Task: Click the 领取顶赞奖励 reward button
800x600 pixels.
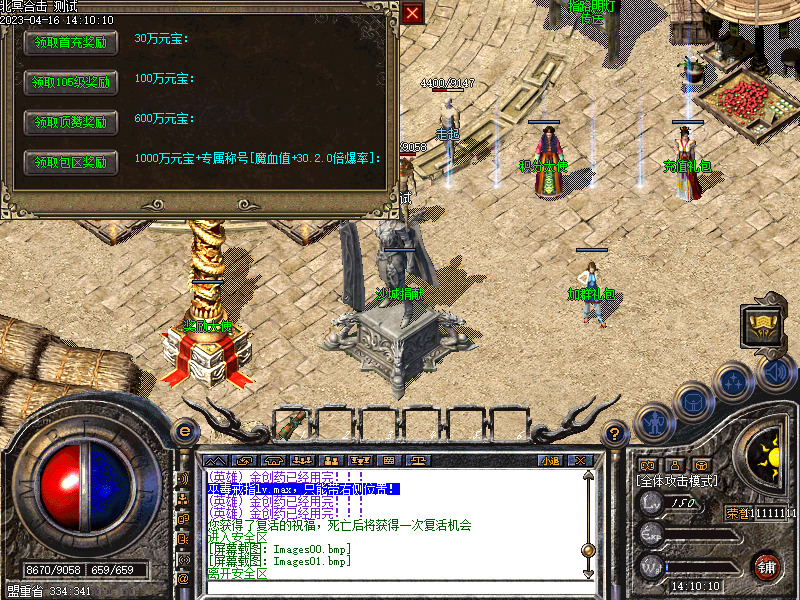Action: (70, 122)
